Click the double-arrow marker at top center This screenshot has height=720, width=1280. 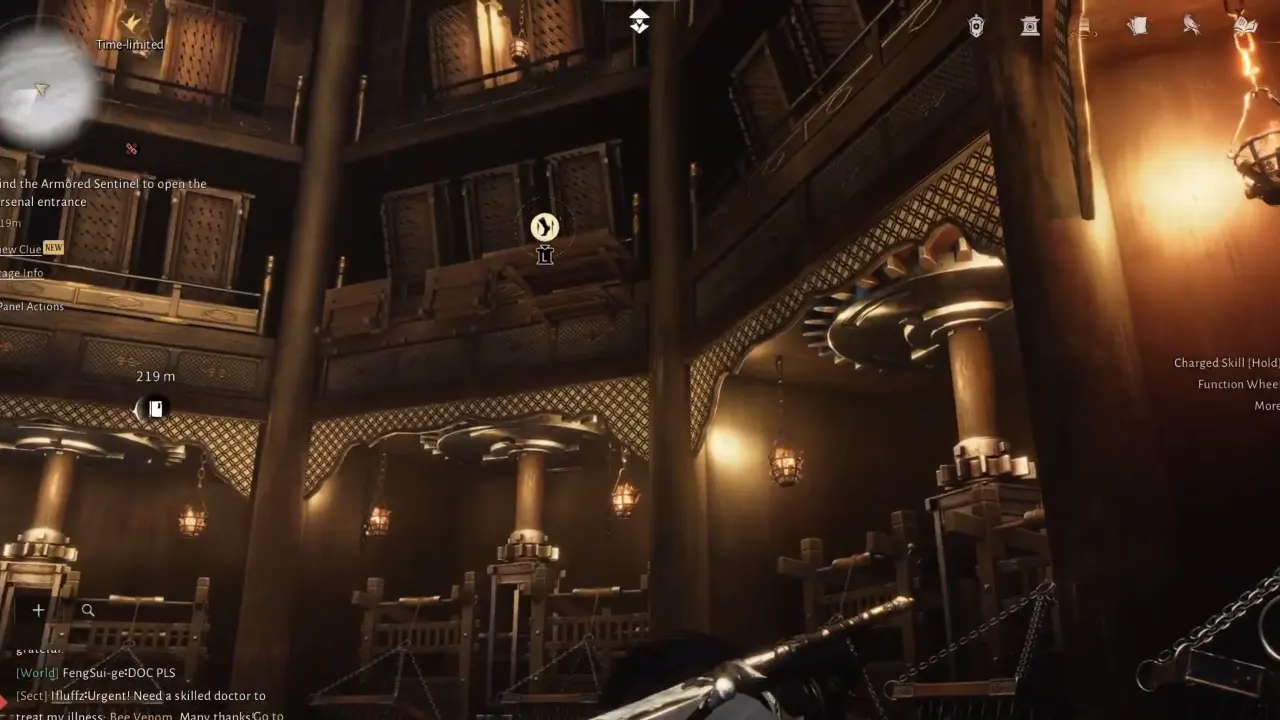(x=639, y=21)
